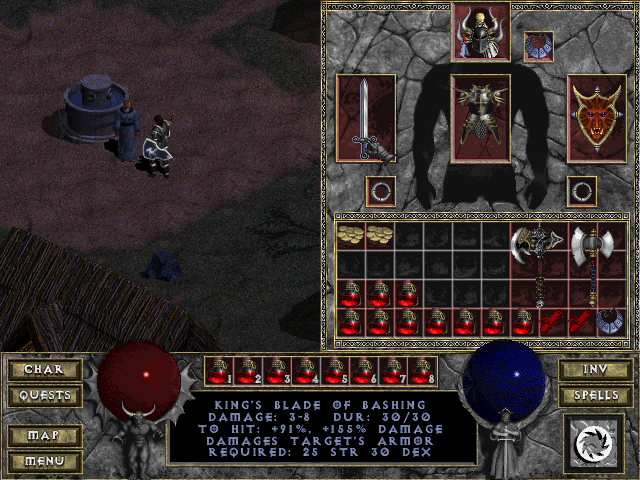This screenshot has width=640, height=480.
Task: Select the equipped plate armor
Action: (x=481, y=118)
